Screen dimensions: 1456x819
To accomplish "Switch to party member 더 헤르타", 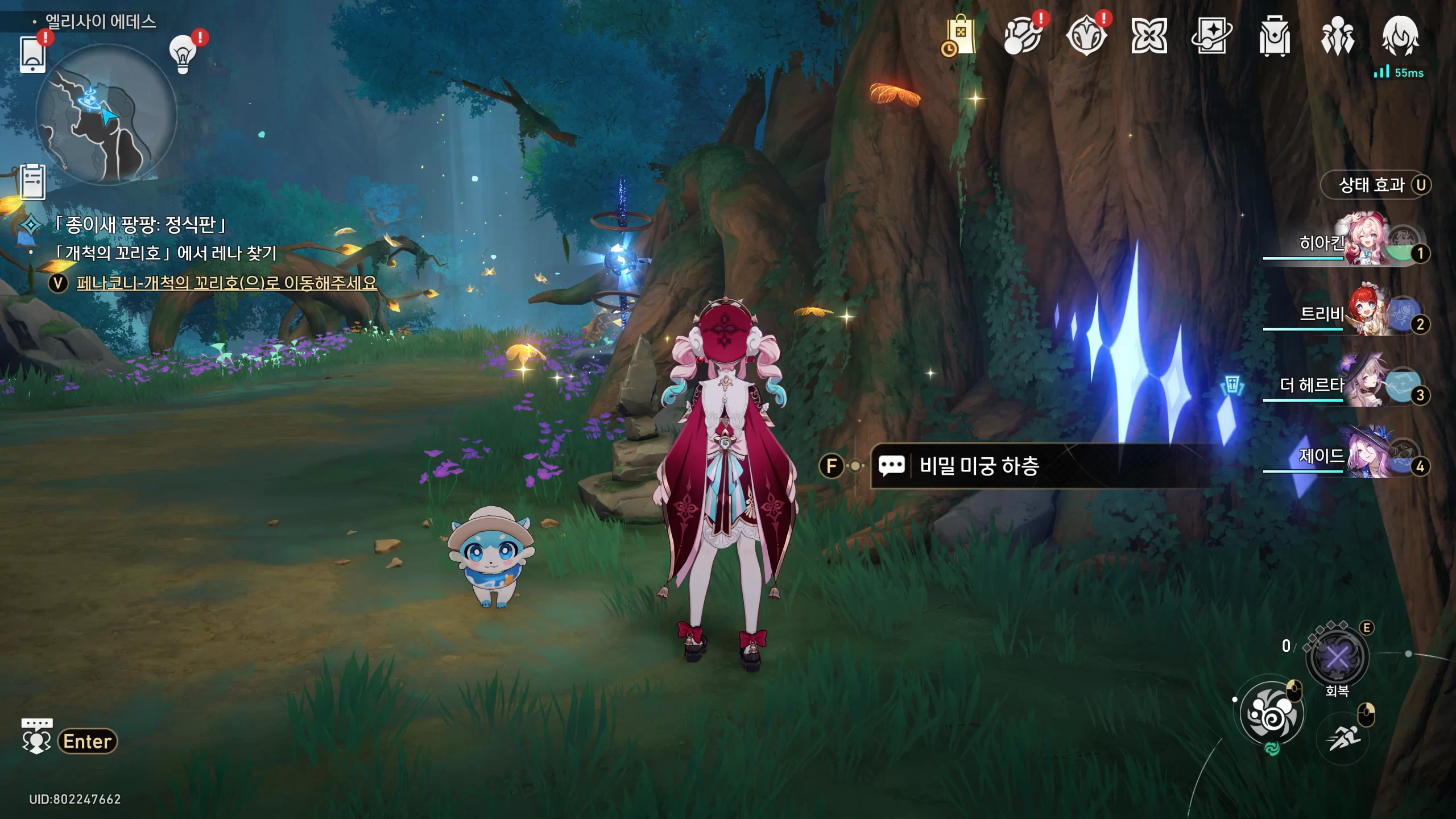I will [x=1365, y=384].
